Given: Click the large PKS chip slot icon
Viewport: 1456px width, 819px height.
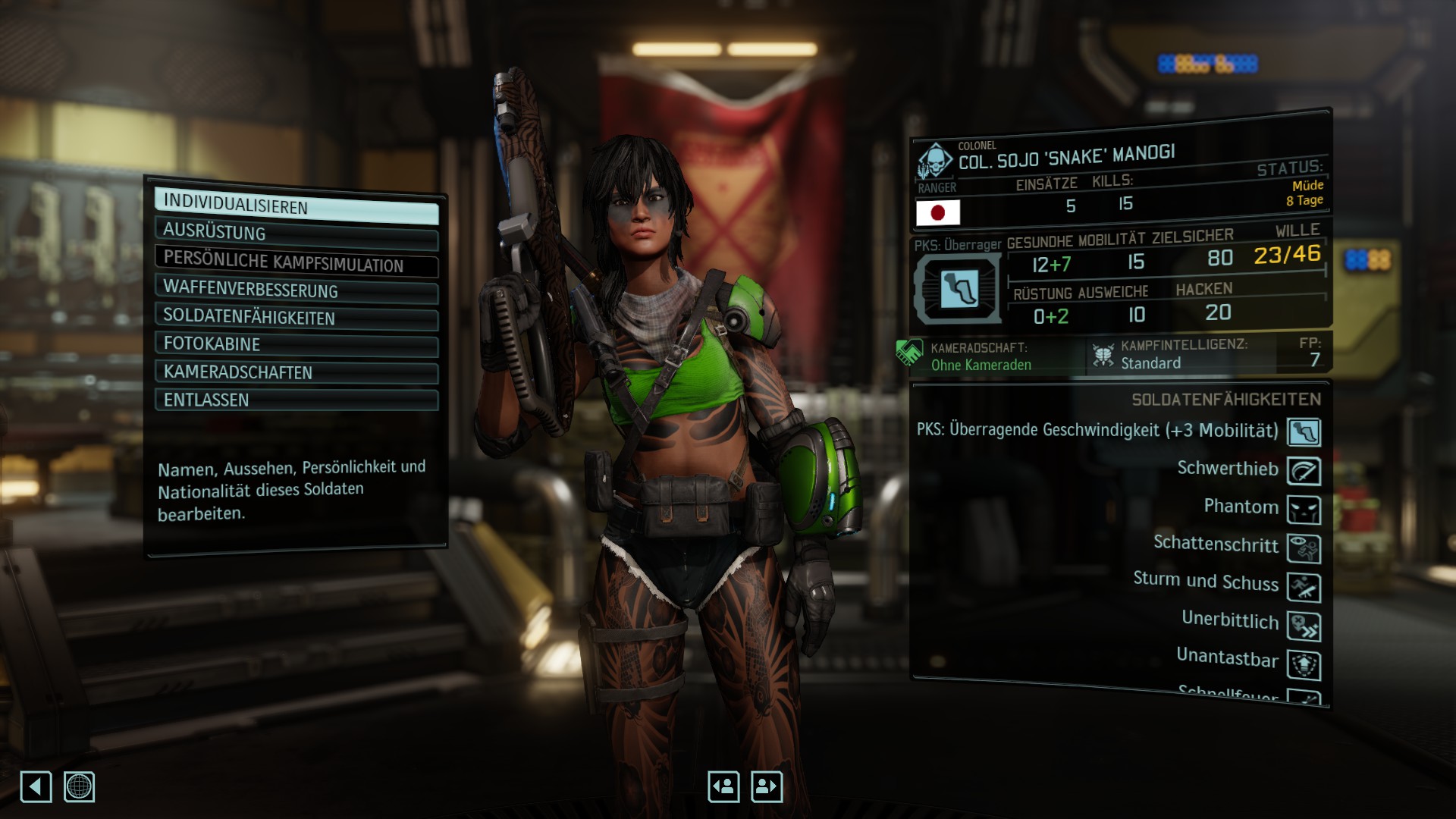Looking at the screenshot, I should tap(959, 289).
